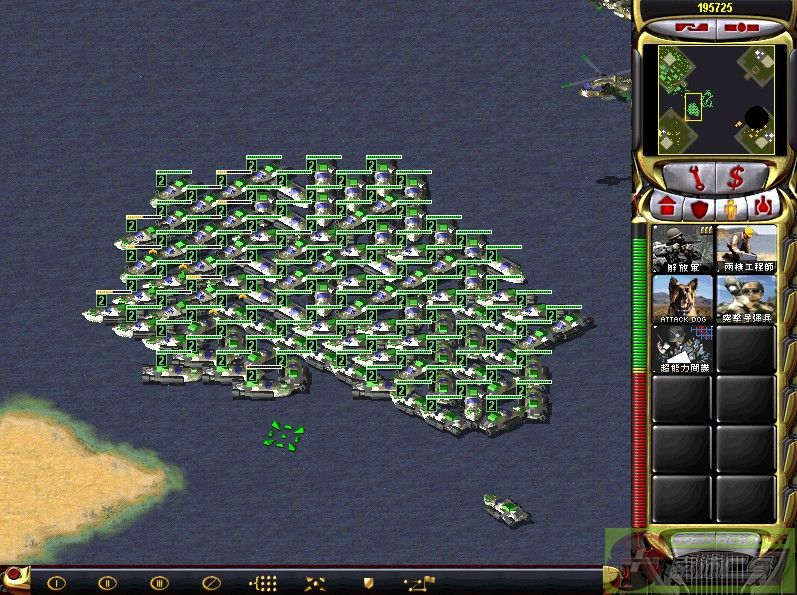Click the four-arrows scatter command

(315, 582)
